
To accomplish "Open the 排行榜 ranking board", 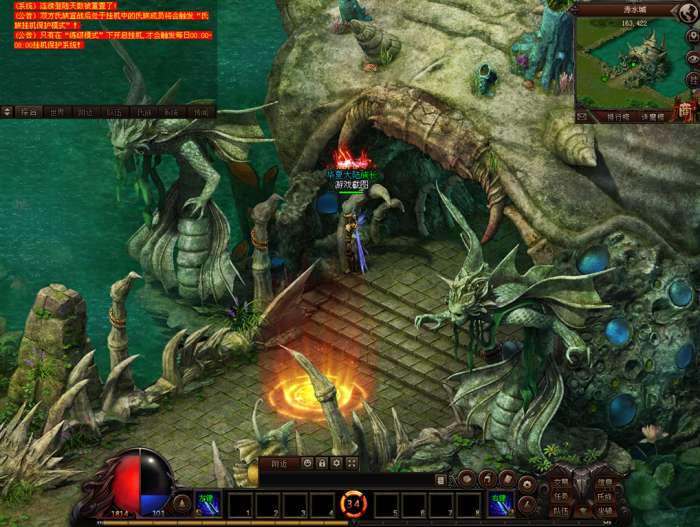I will (x=617, y=117).
